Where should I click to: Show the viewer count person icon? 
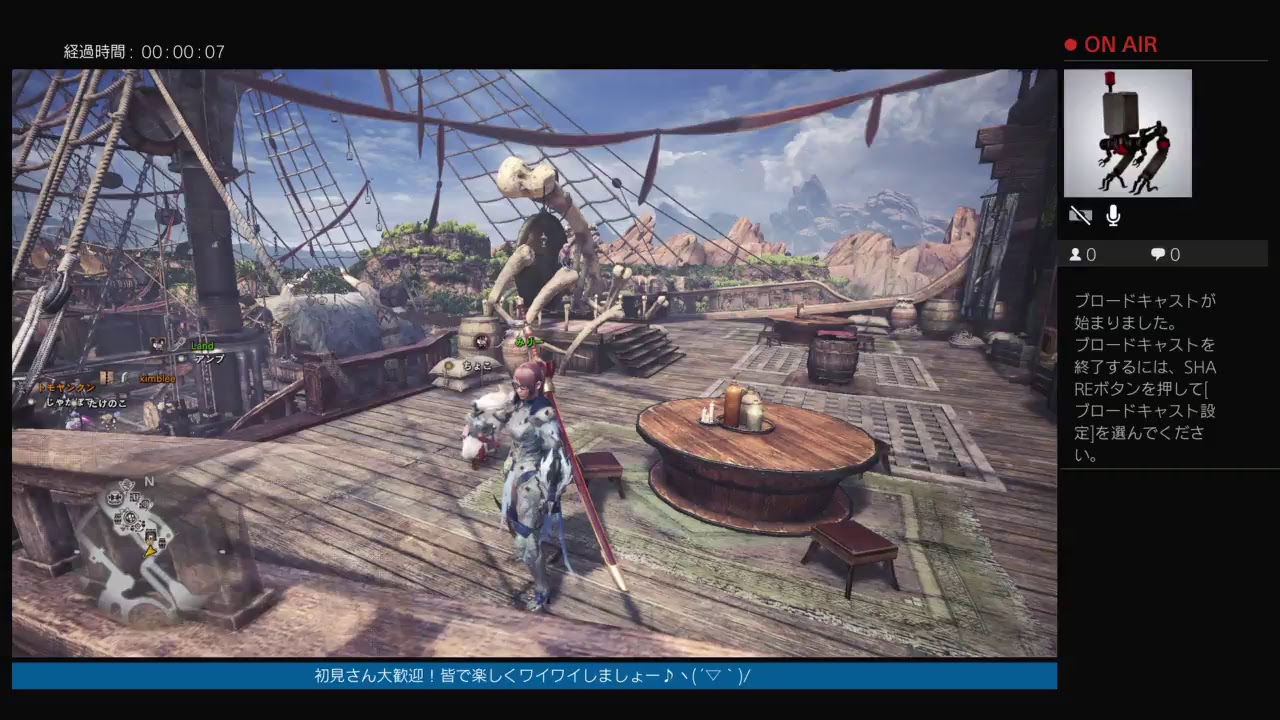1076,255
